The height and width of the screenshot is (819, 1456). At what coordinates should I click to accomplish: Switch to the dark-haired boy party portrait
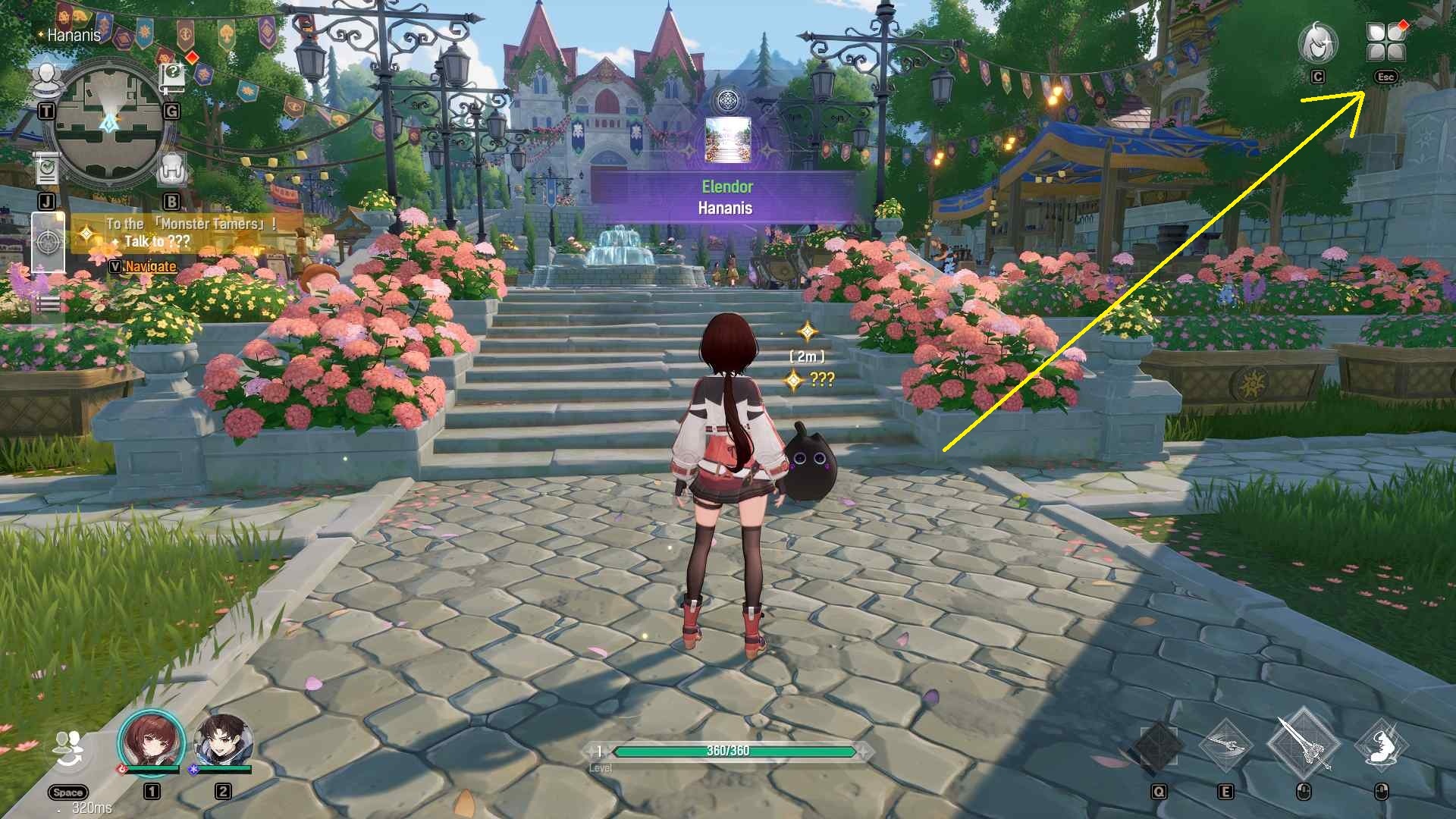222,741
